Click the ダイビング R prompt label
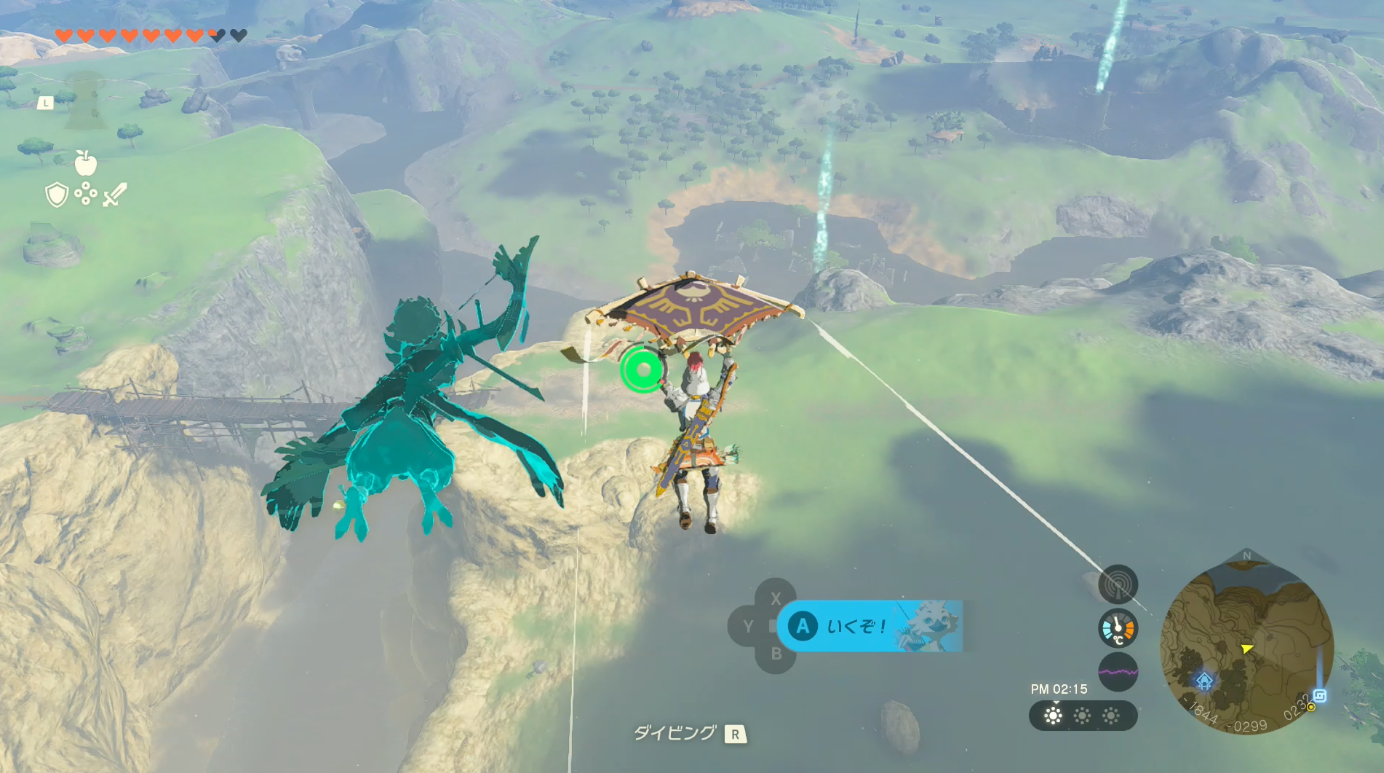 (690, 731)
